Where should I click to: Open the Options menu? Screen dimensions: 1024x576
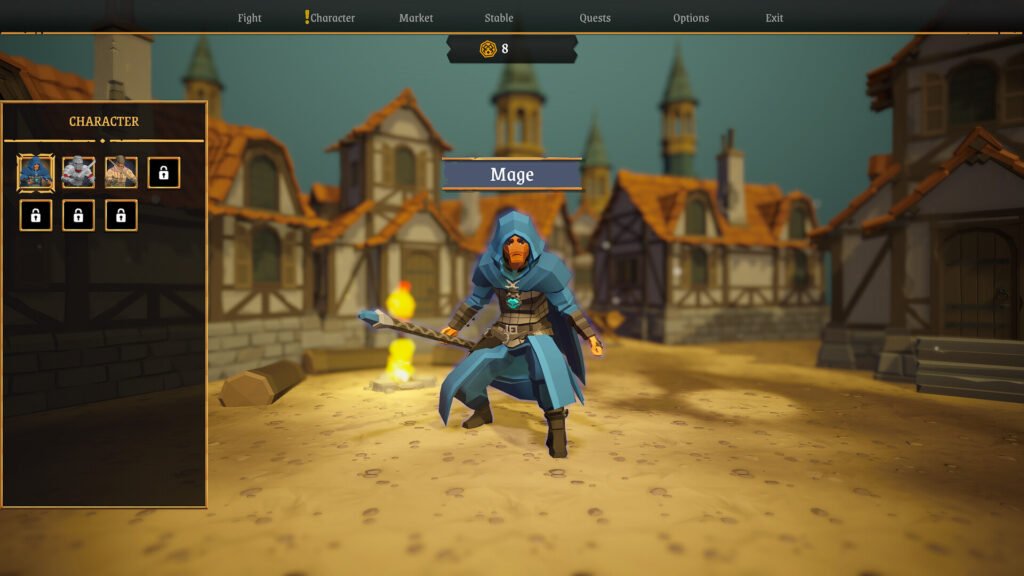click(691, 18)
